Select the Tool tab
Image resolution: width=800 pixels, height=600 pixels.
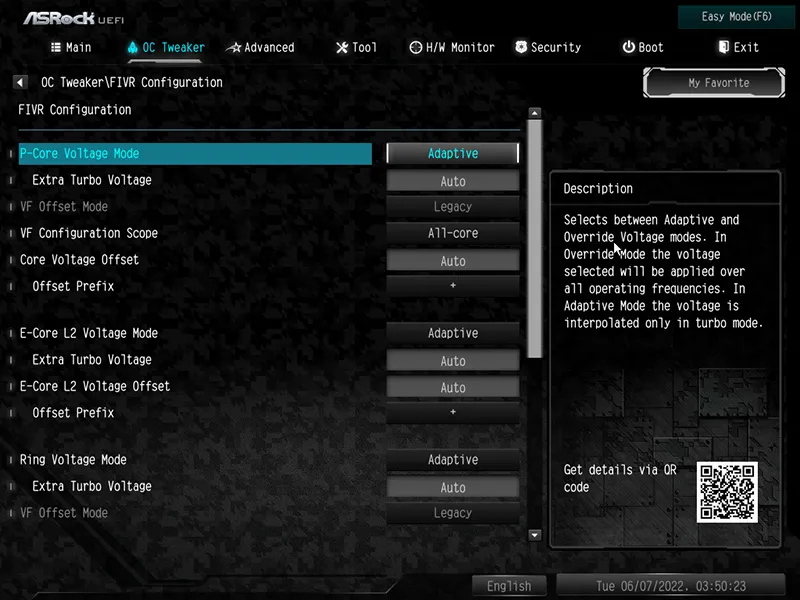click(356, 47)
